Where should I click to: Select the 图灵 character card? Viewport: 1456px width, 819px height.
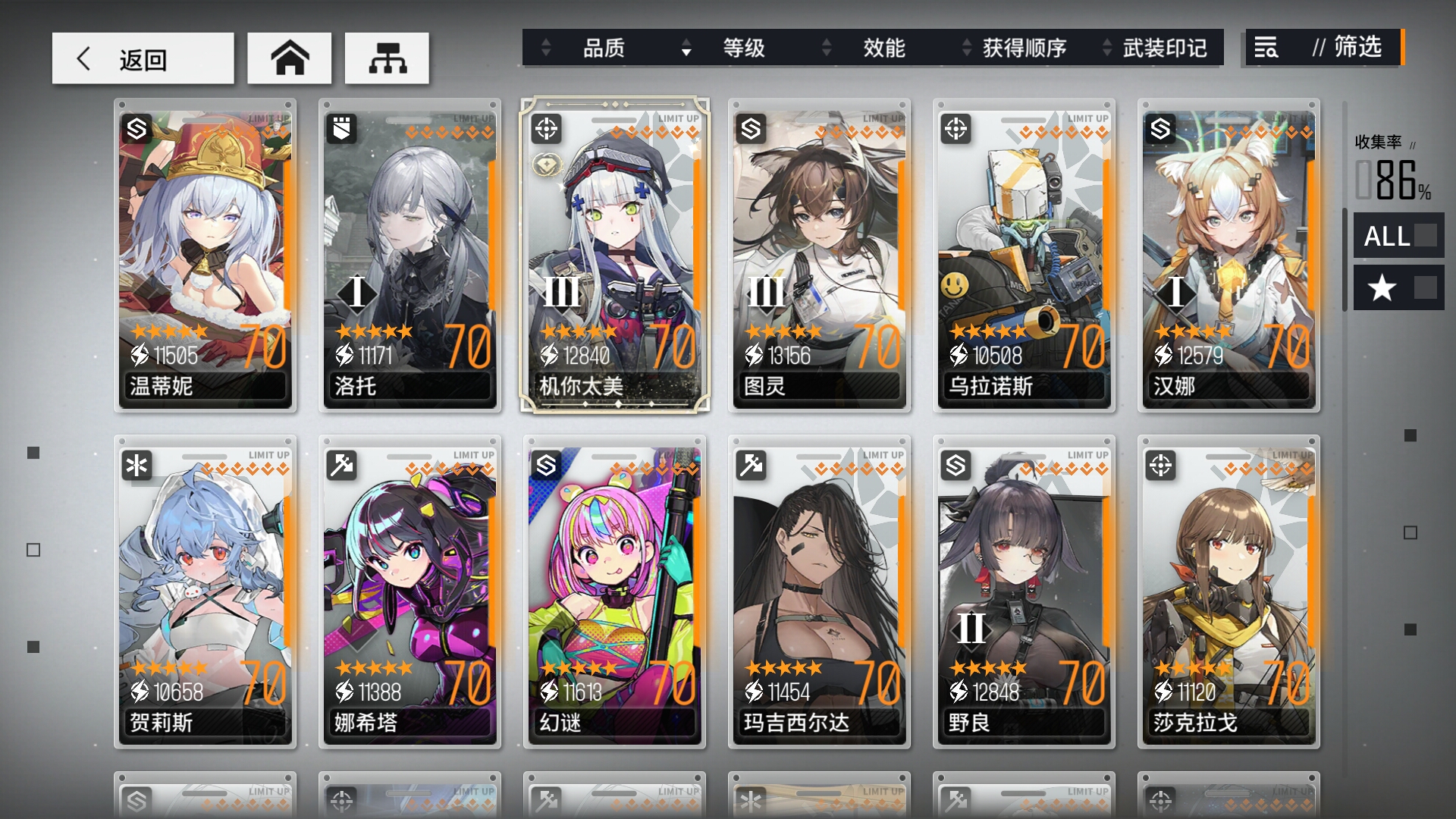point(819,256)
